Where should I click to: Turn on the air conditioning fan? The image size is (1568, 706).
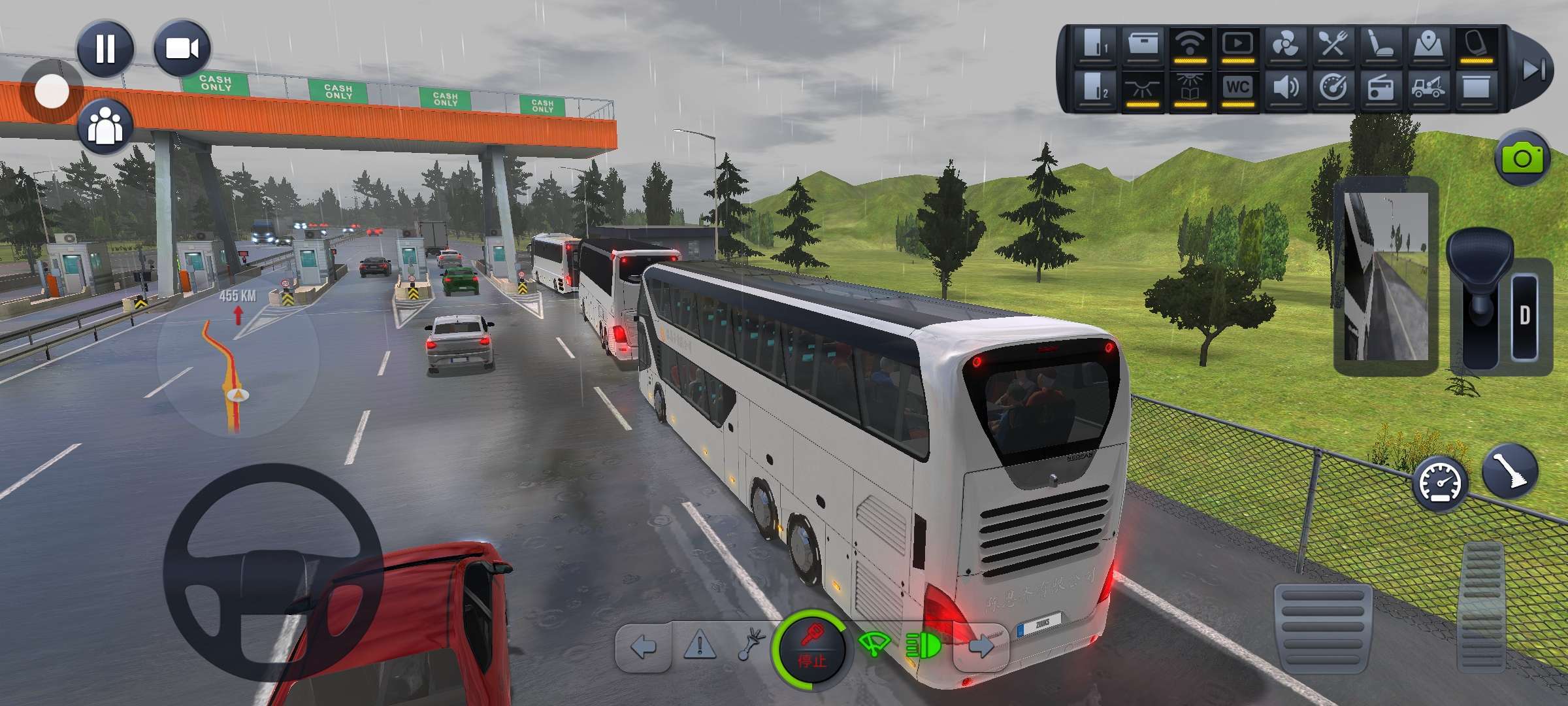(1285, 46)
